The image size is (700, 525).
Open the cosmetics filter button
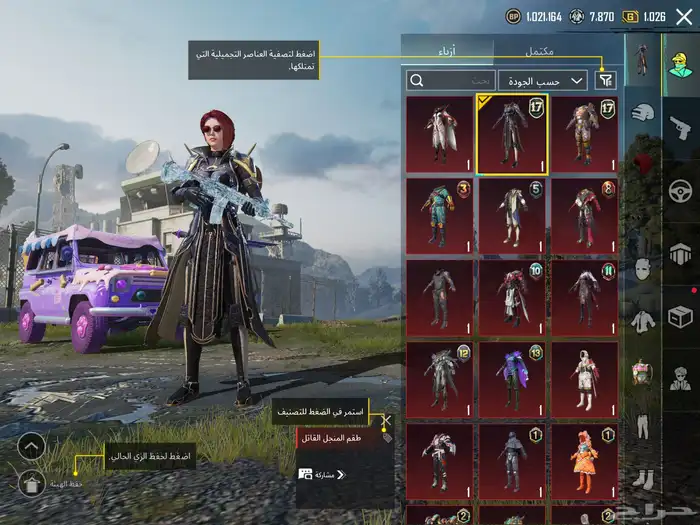pos(606,80)
